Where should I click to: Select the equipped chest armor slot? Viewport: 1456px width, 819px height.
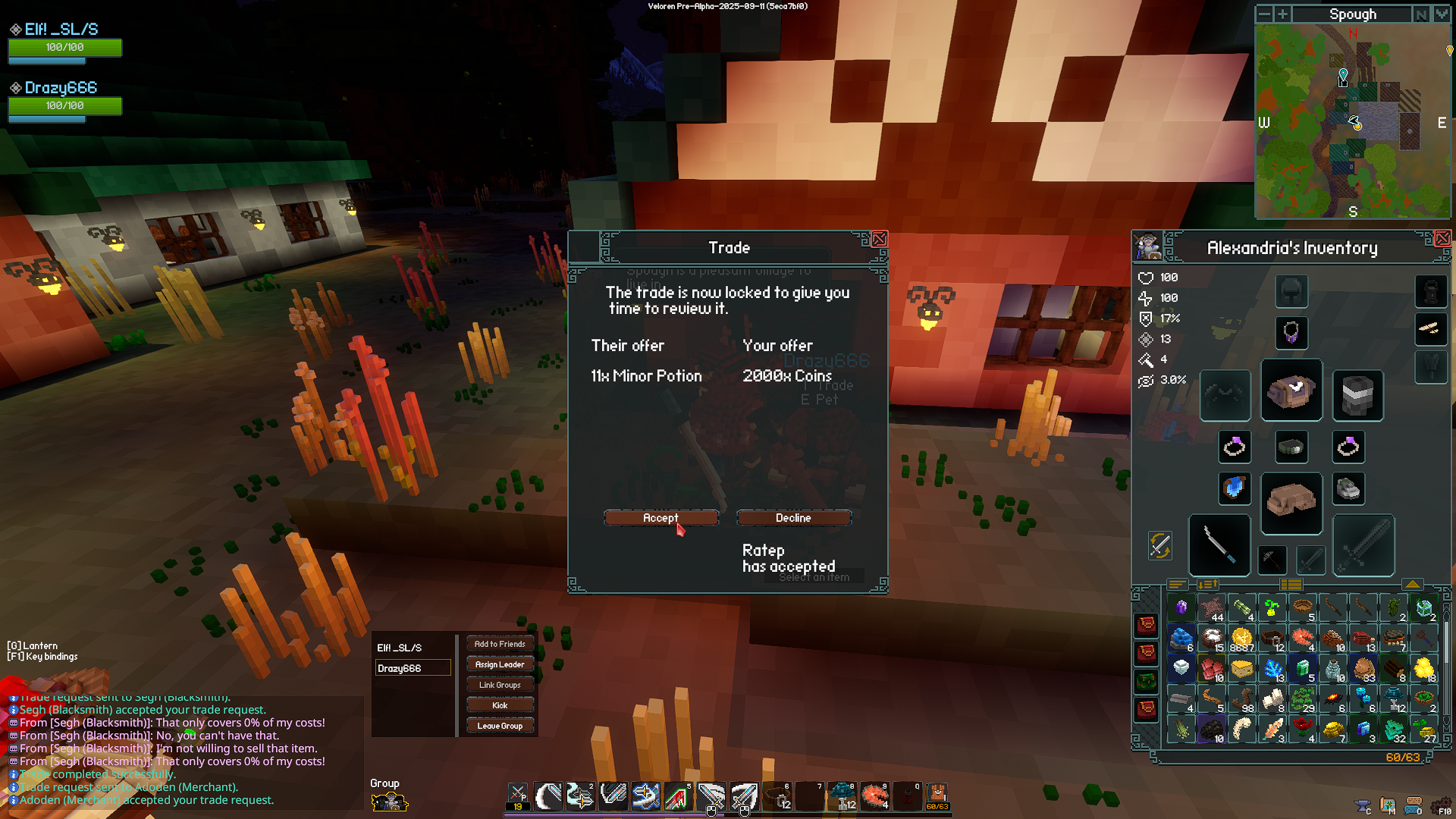(x=1291, y=391)
